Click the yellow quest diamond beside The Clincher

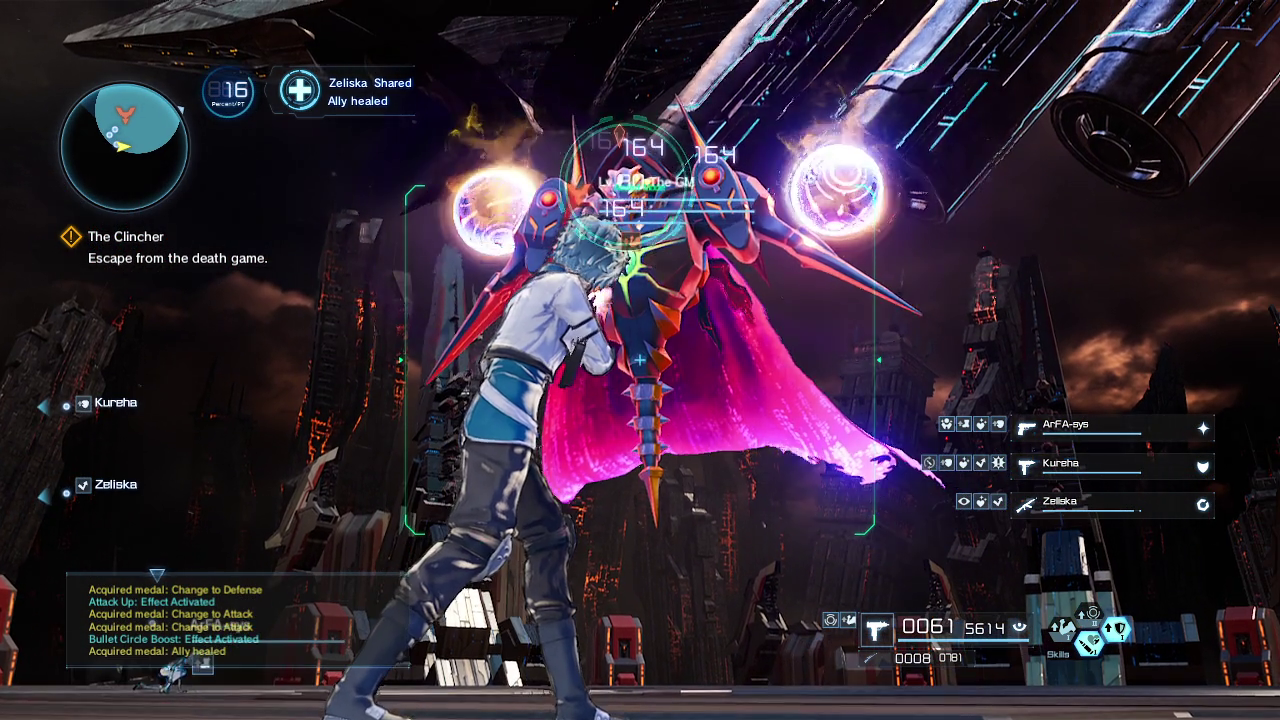click(x=70, y=237)
